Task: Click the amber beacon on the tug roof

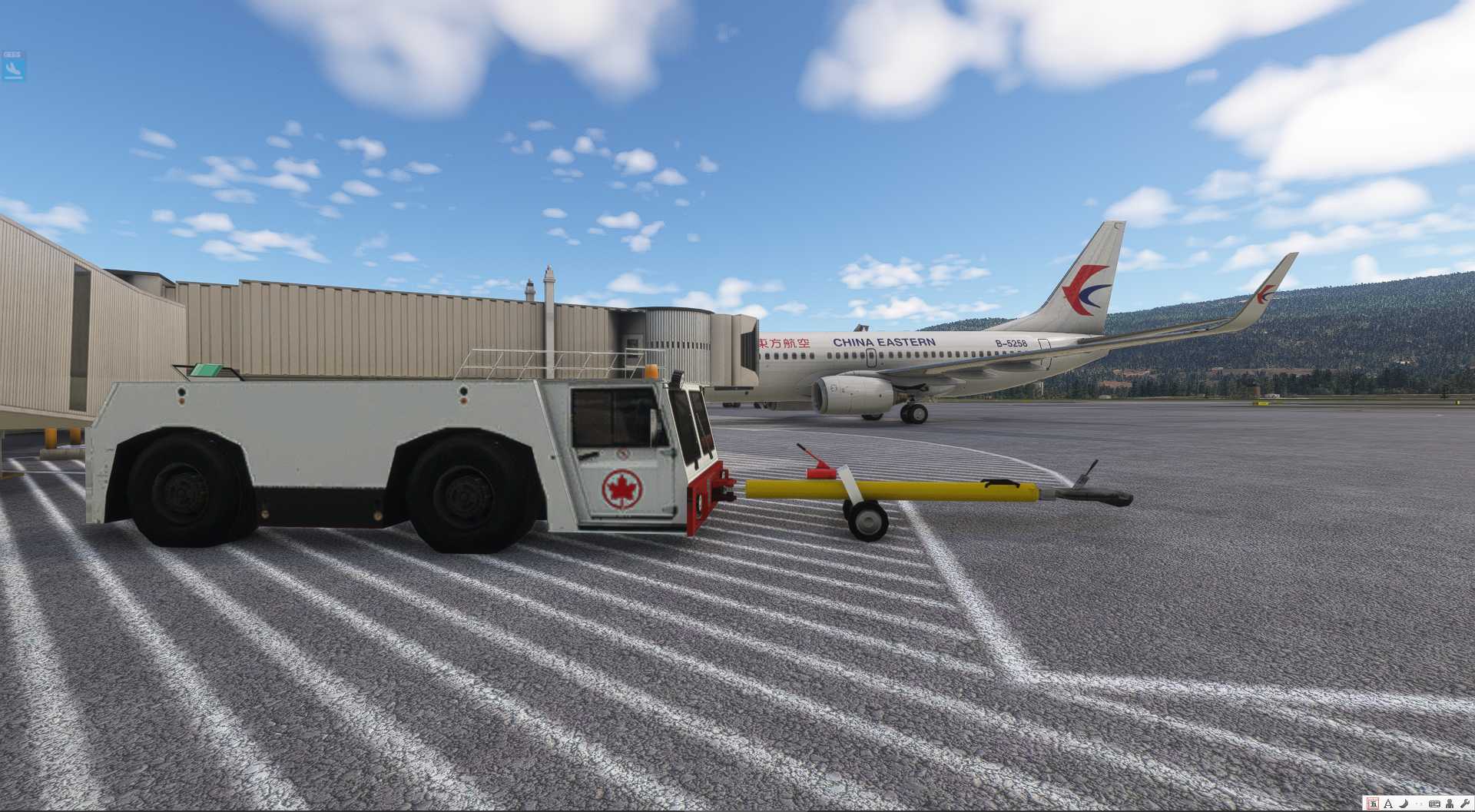Action: 652,373
